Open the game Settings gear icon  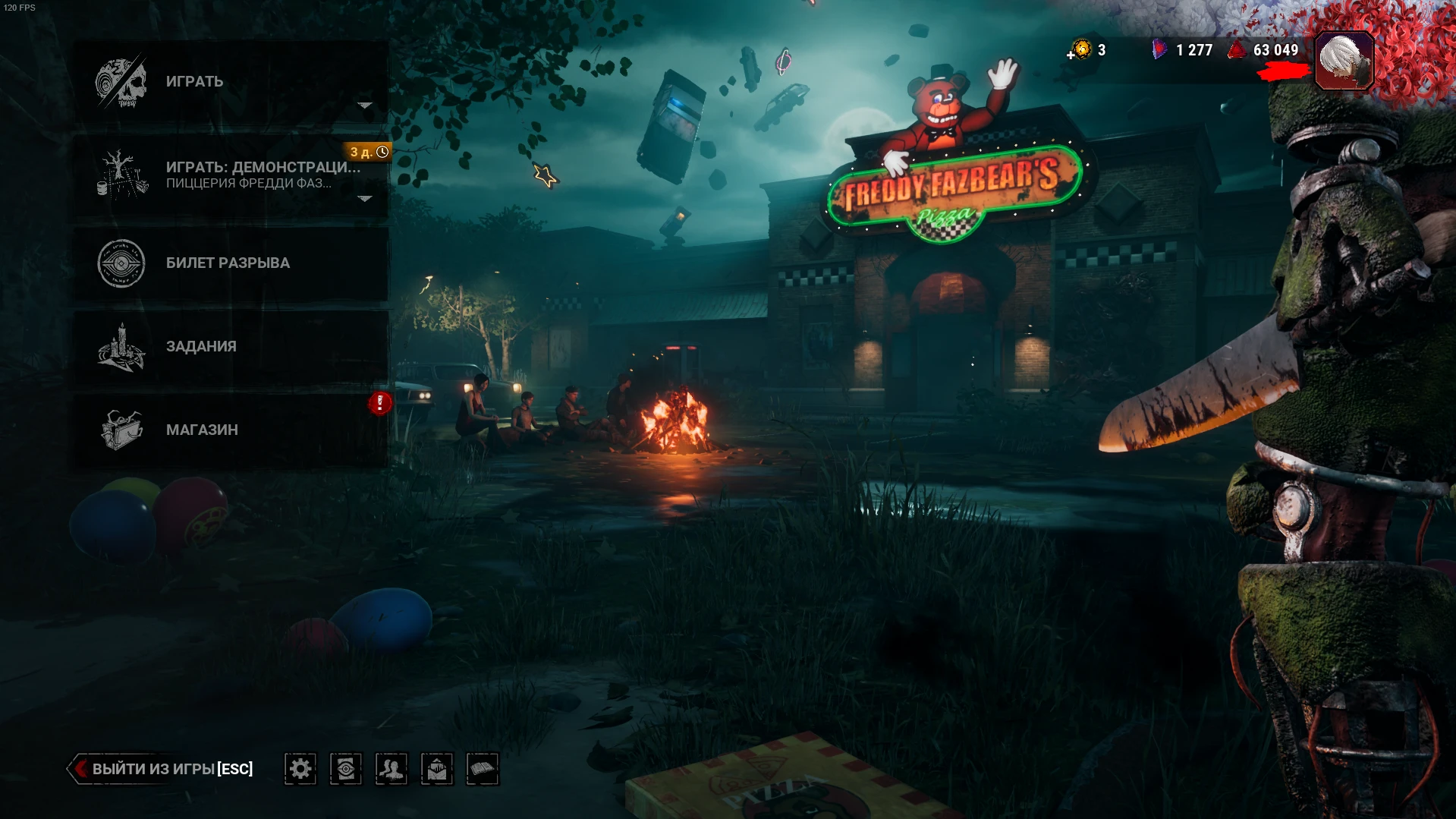click(300, 769)
